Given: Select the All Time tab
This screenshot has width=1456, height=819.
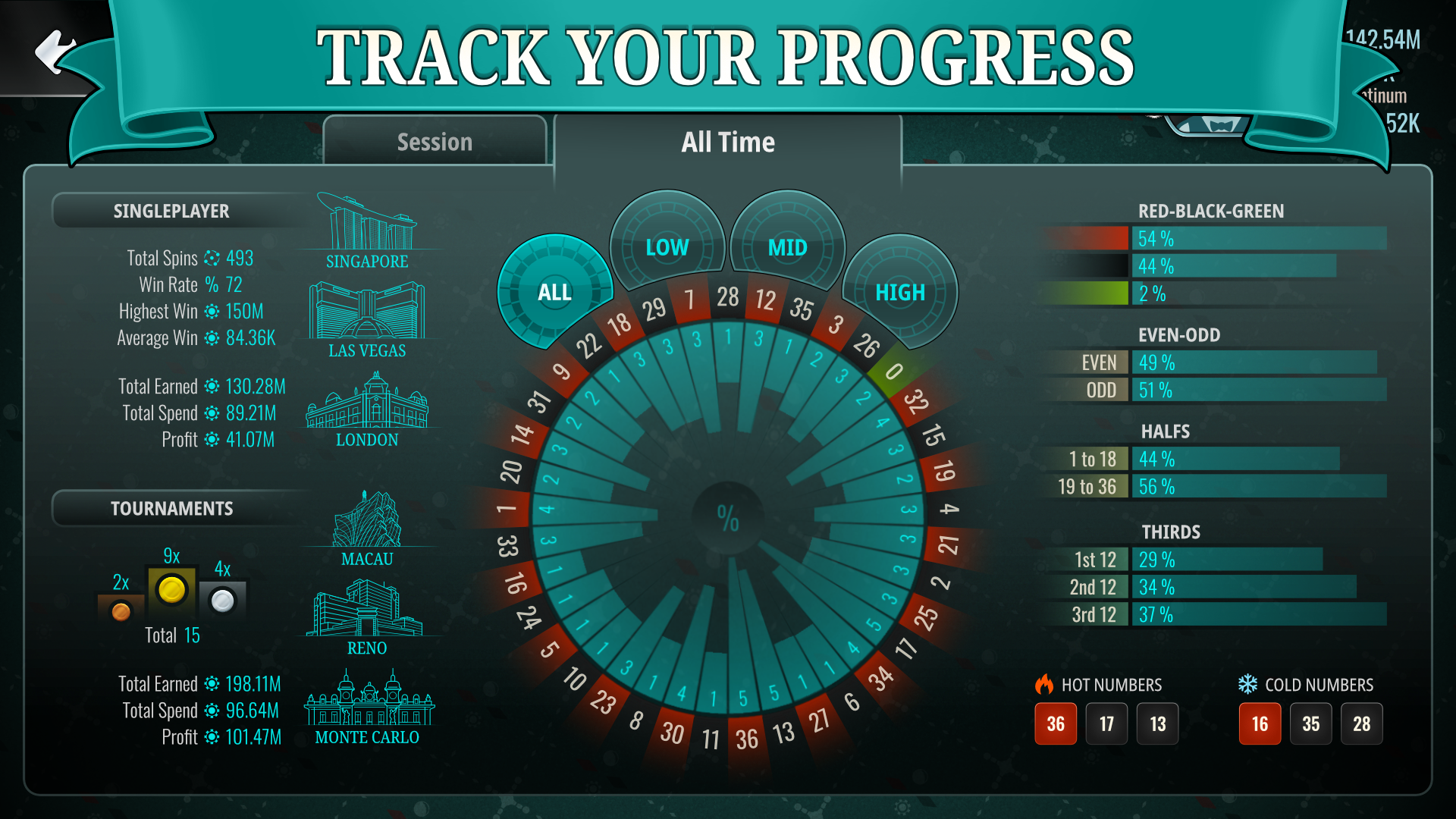Looking at the screenshot, I should point(727,142).
